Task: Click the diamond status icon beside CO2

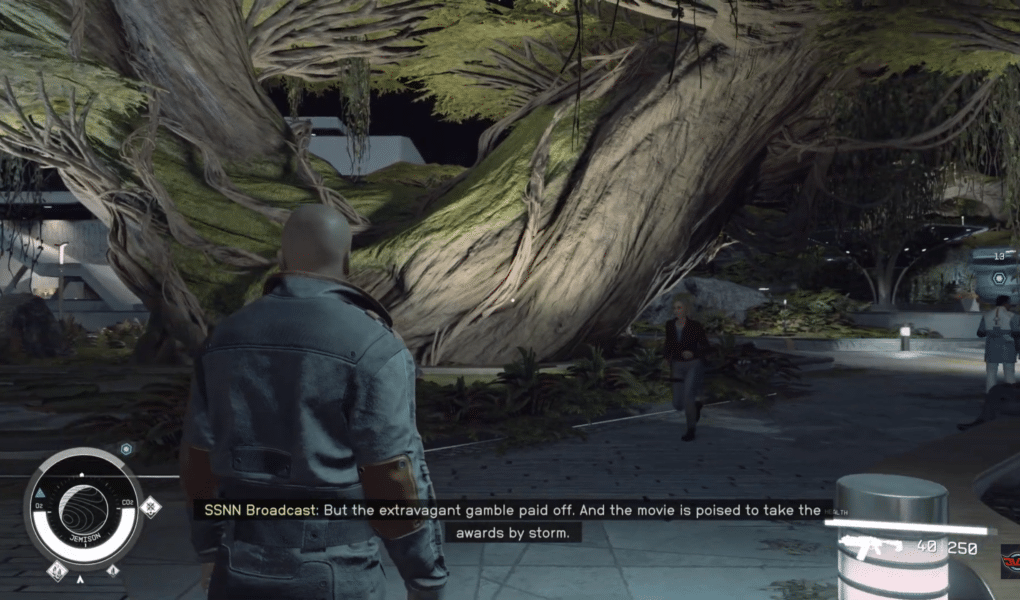Action: [150, 507]
